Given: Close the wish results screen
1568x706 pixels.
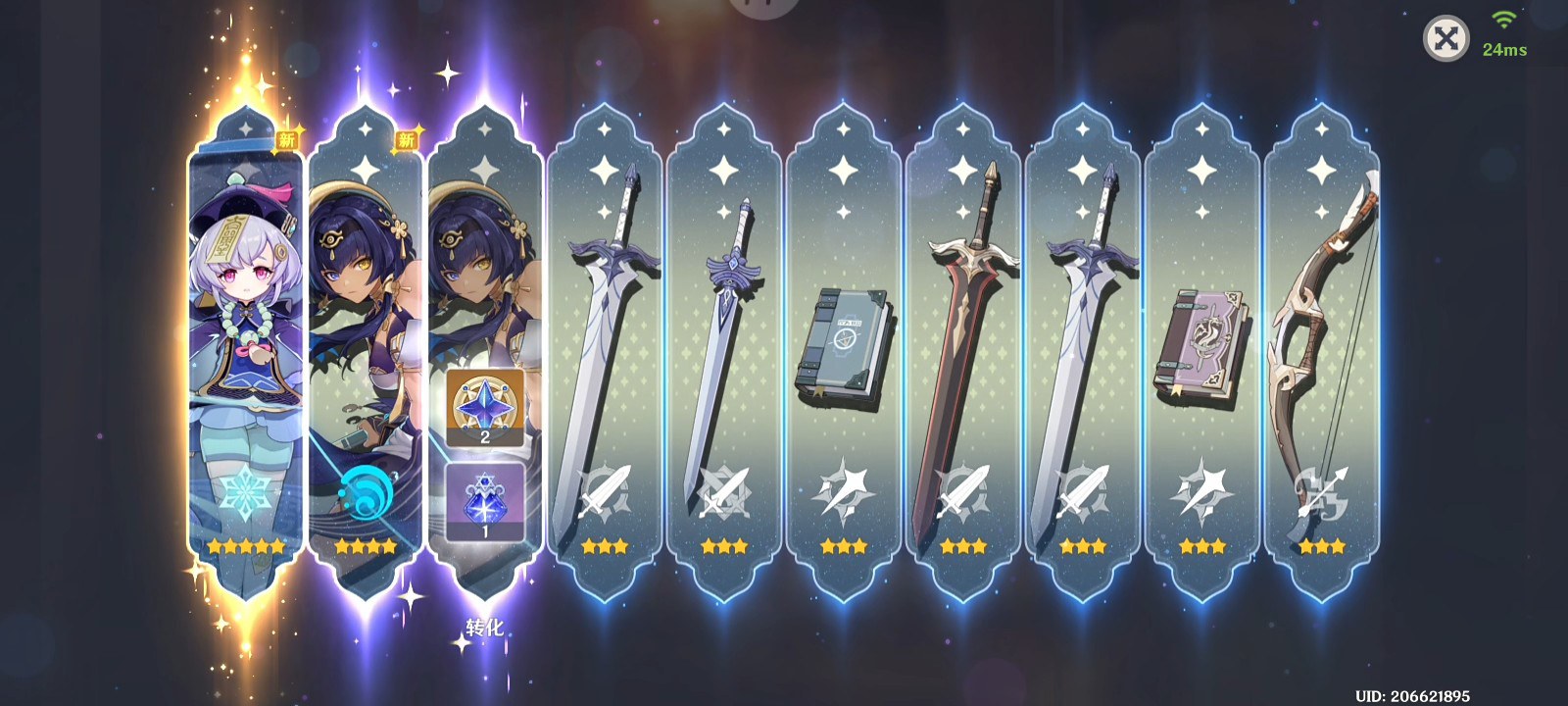Looking at the screenshot, I should pos(1445,39).
